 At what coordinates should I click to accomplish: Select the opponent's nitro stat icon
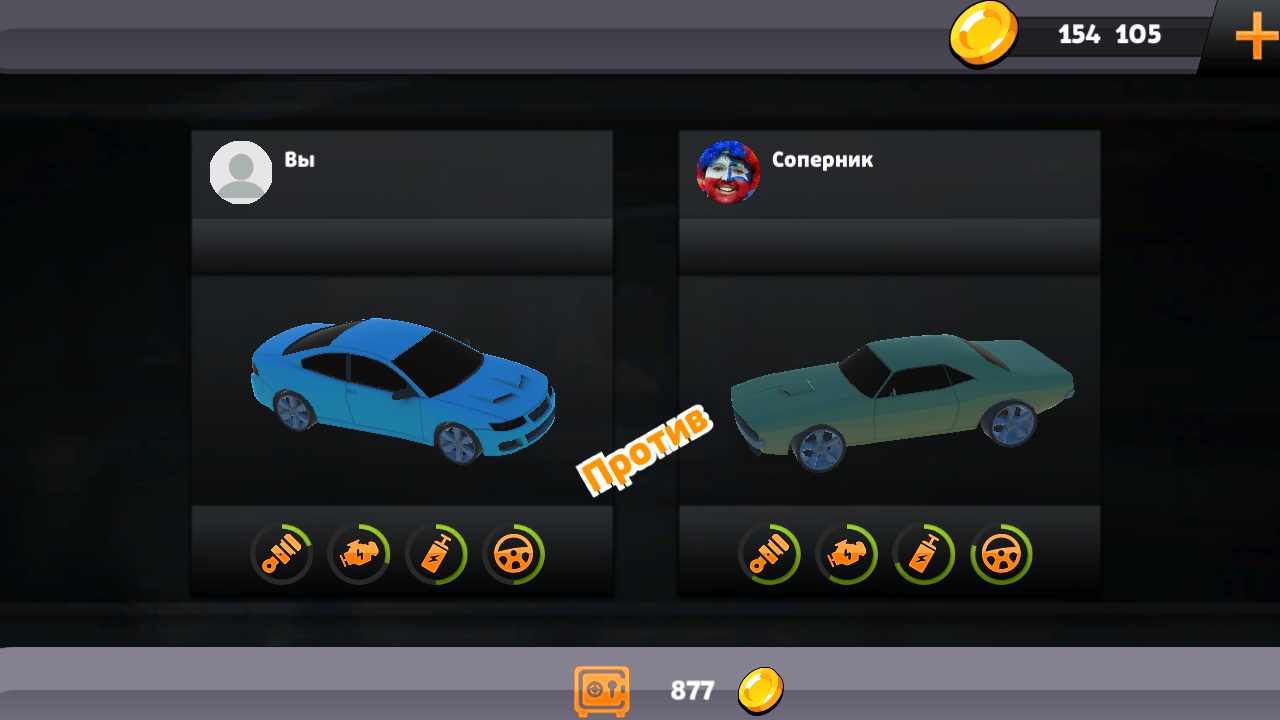coord(925,553)
